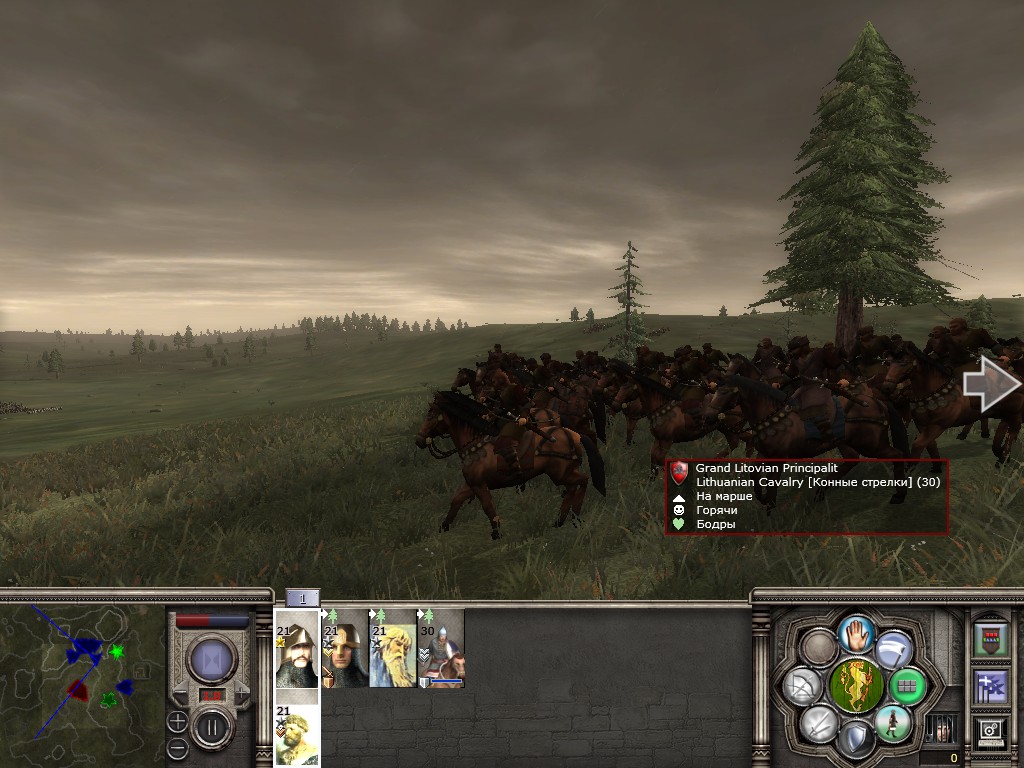Select army group tab 1

(302, 598)
